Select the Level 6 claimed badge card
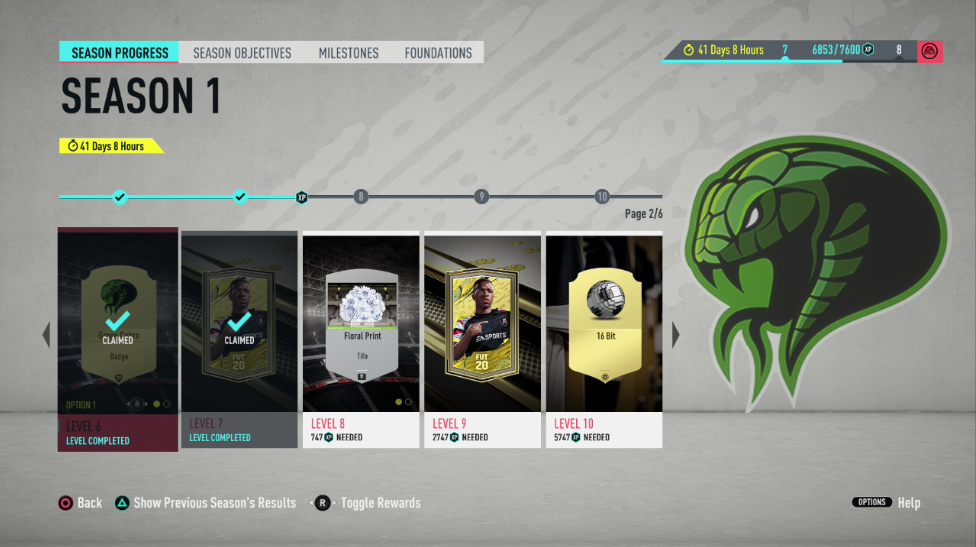Screen dimensions: 976x547 coord(118,338)
